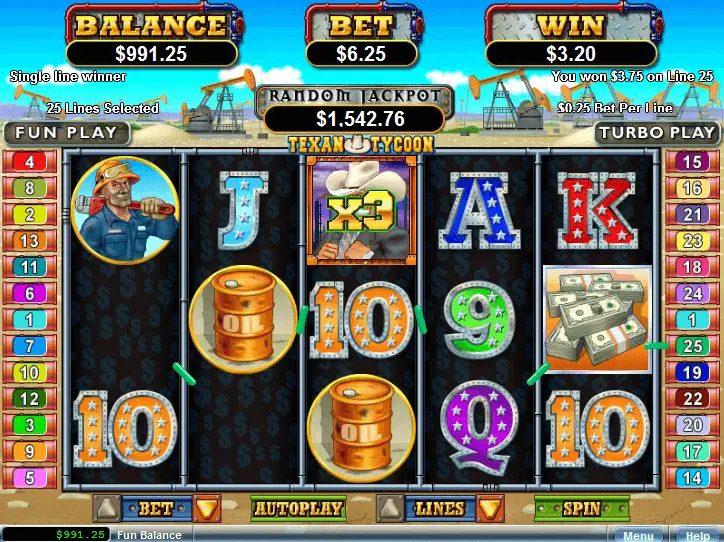Open the Menu in the bottom bar
The height and width of the screenshot is (542, 724).
point(638,535)
